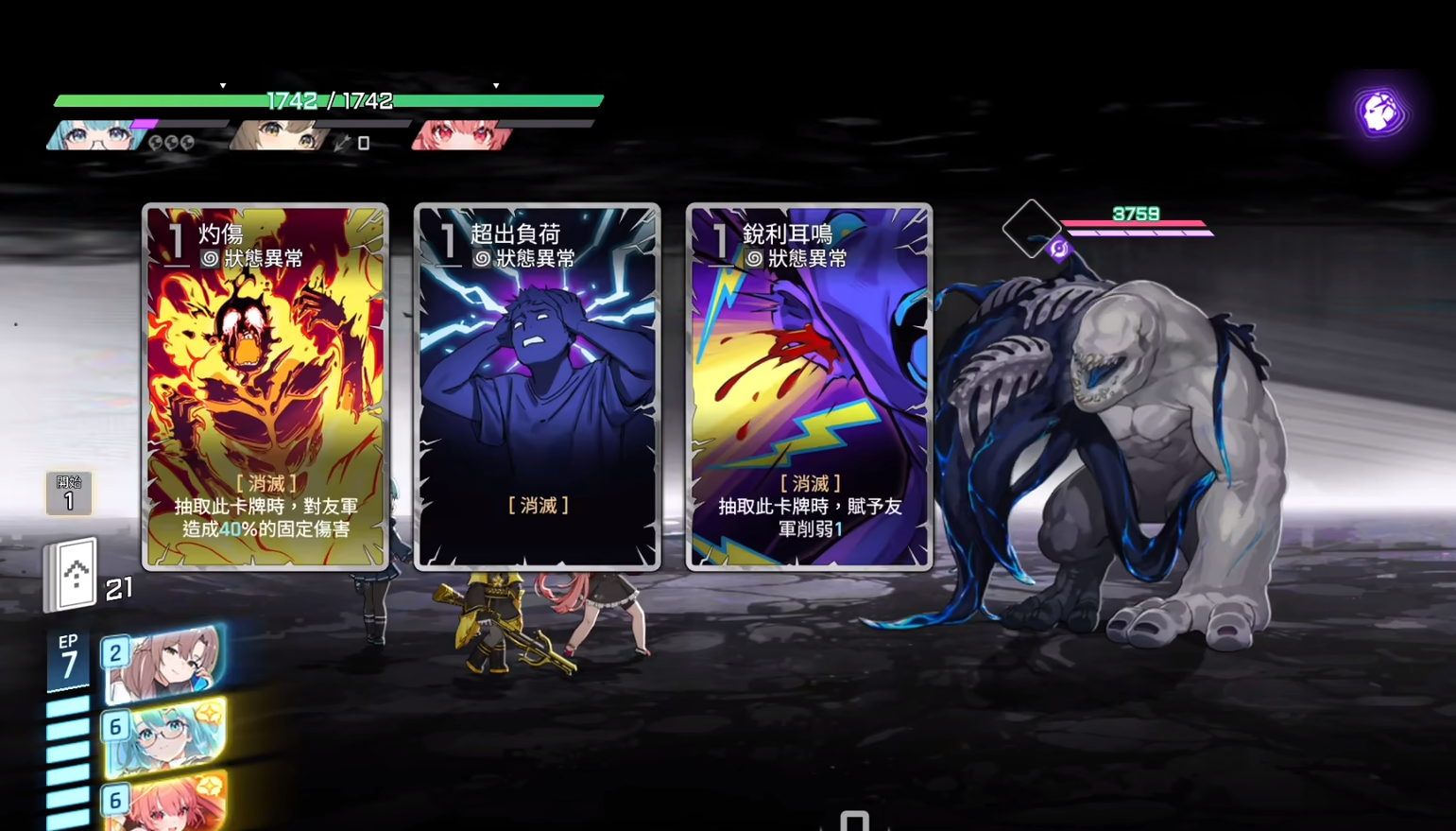Click the 開始 turn counter box
The width and height of the screenshot is (1456, 831).
click(69, 493)
